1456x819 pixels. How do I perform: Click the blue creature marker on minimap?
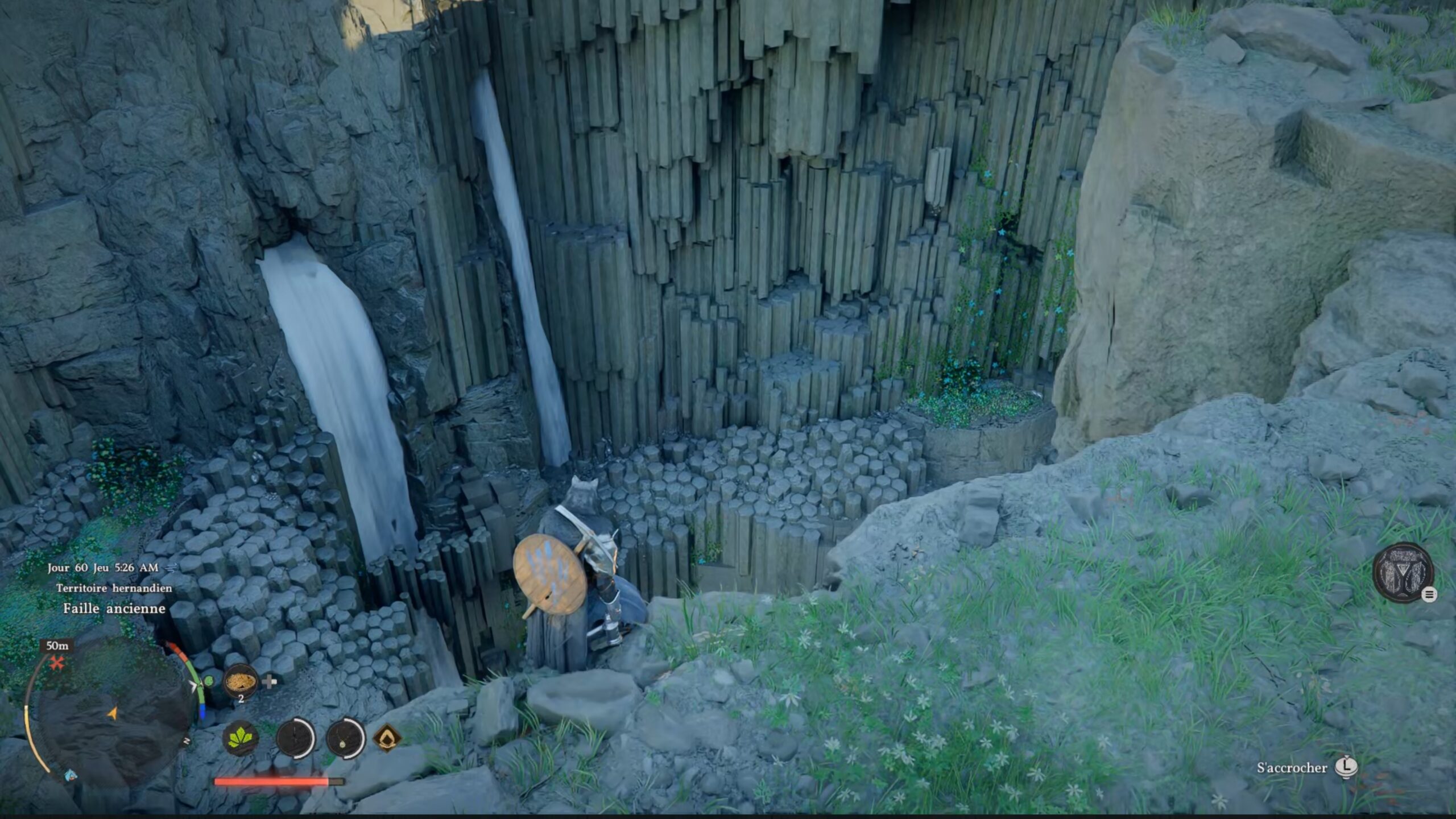[x=71, y=775]
